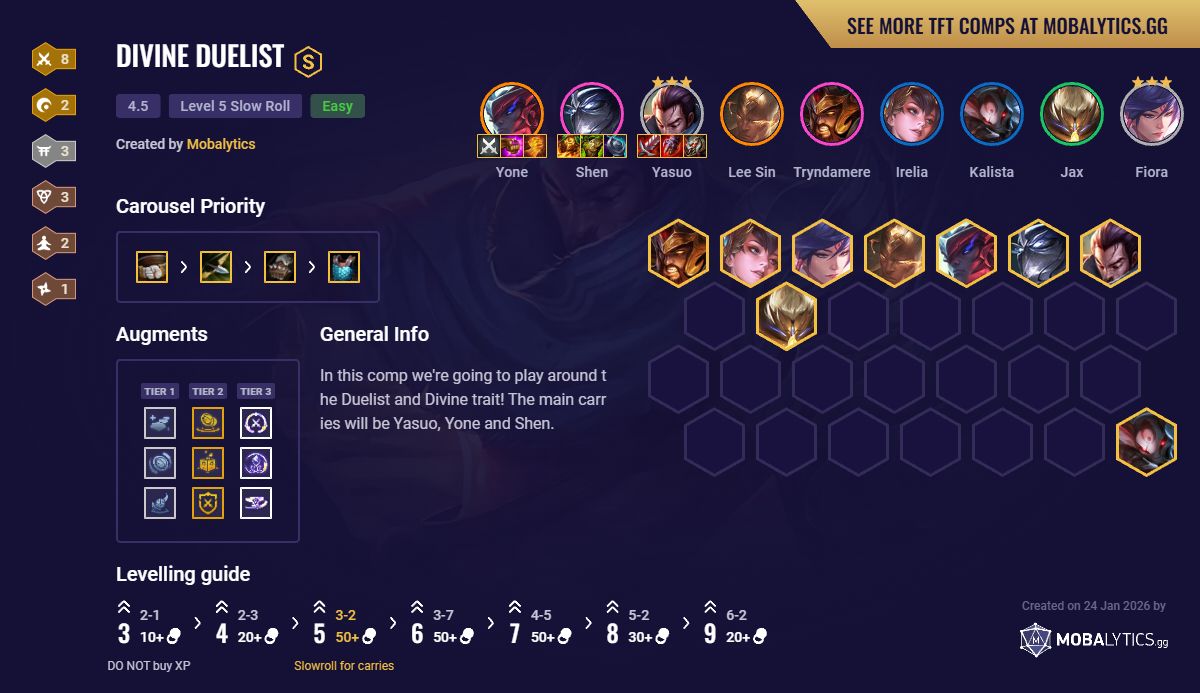Select the top Tier 3 augment icon

[x=256, y=423]
